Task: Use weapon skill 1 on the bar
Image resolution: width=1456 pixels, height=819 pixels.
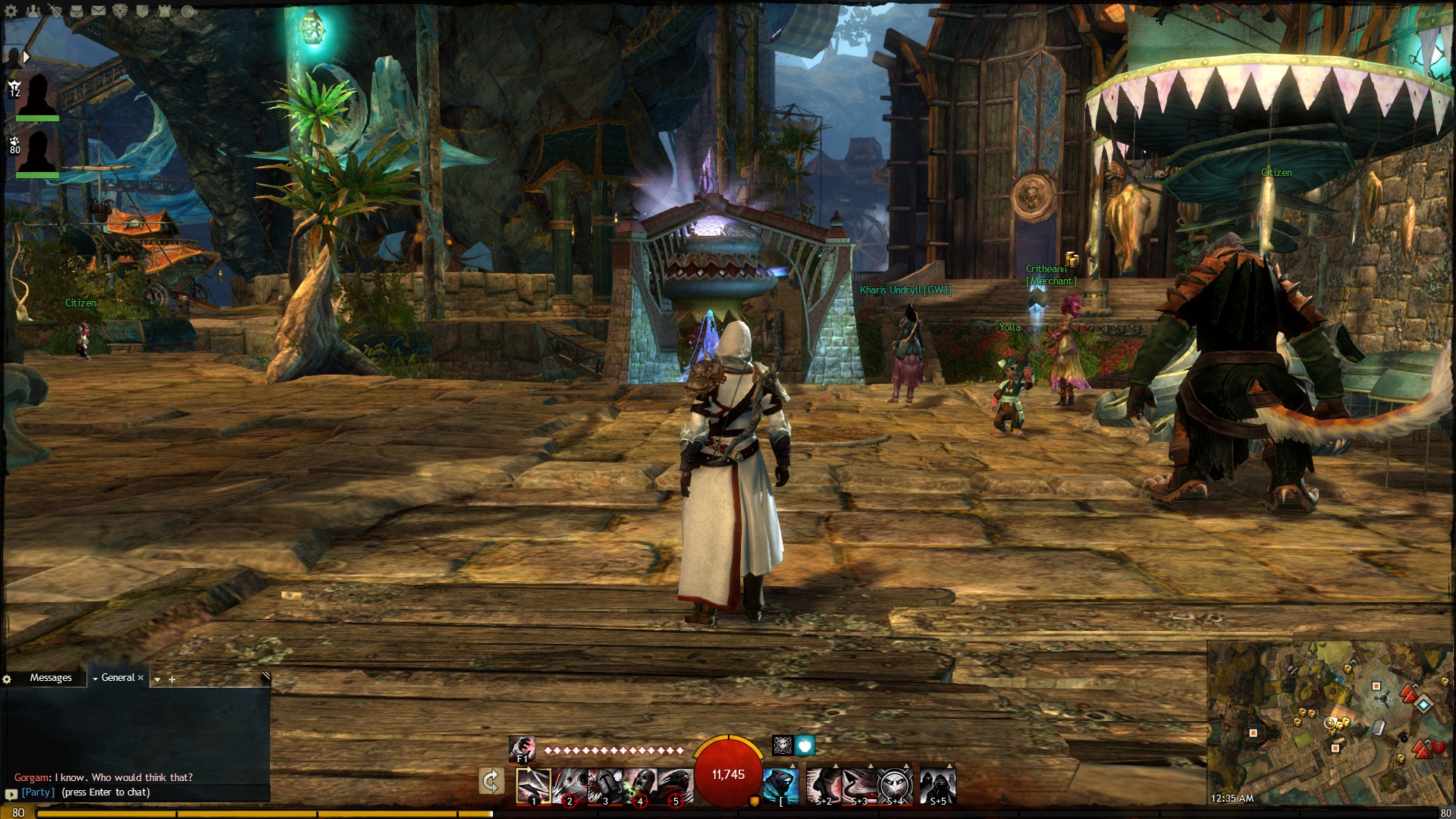Action: click(x=533, y=786)
